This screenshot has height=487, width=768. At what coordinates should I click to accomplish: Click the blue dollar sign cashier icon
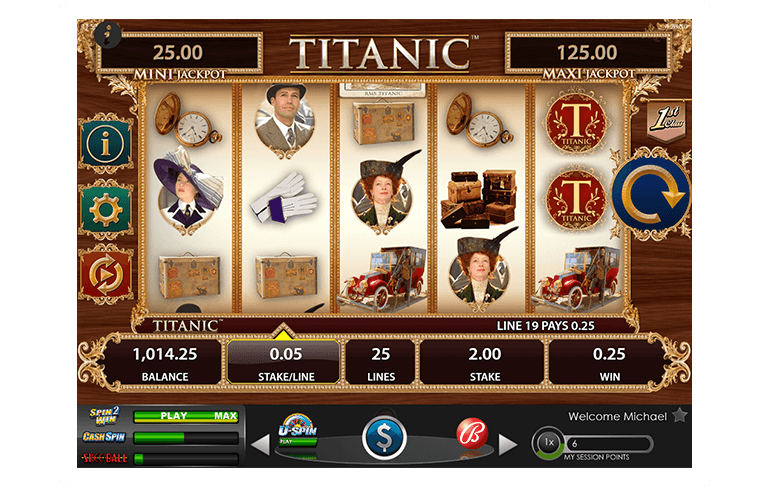[383, 438]
